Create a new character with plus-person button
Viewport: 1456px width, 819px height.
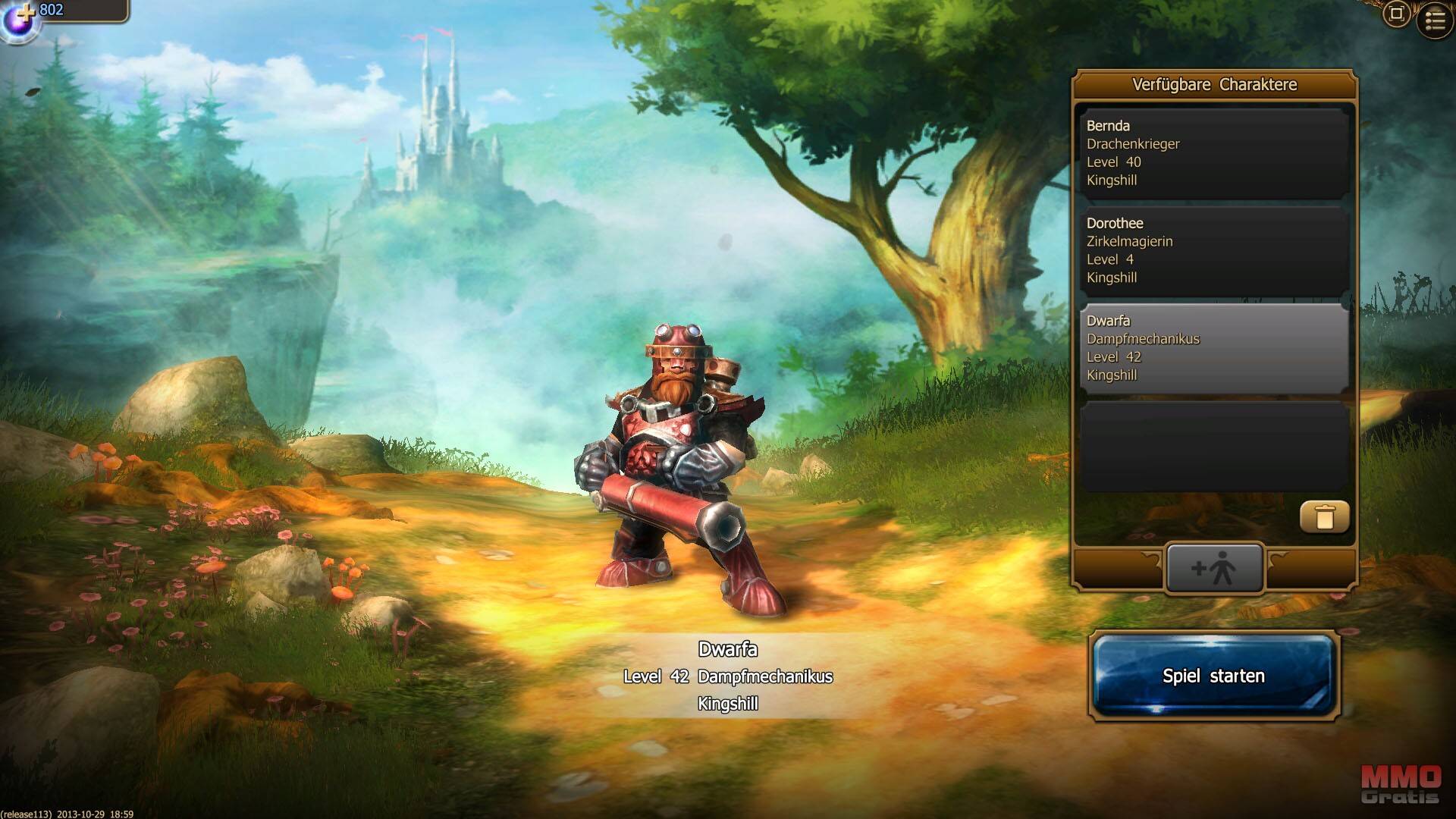pyautogui.click(x=1214, y=568)
